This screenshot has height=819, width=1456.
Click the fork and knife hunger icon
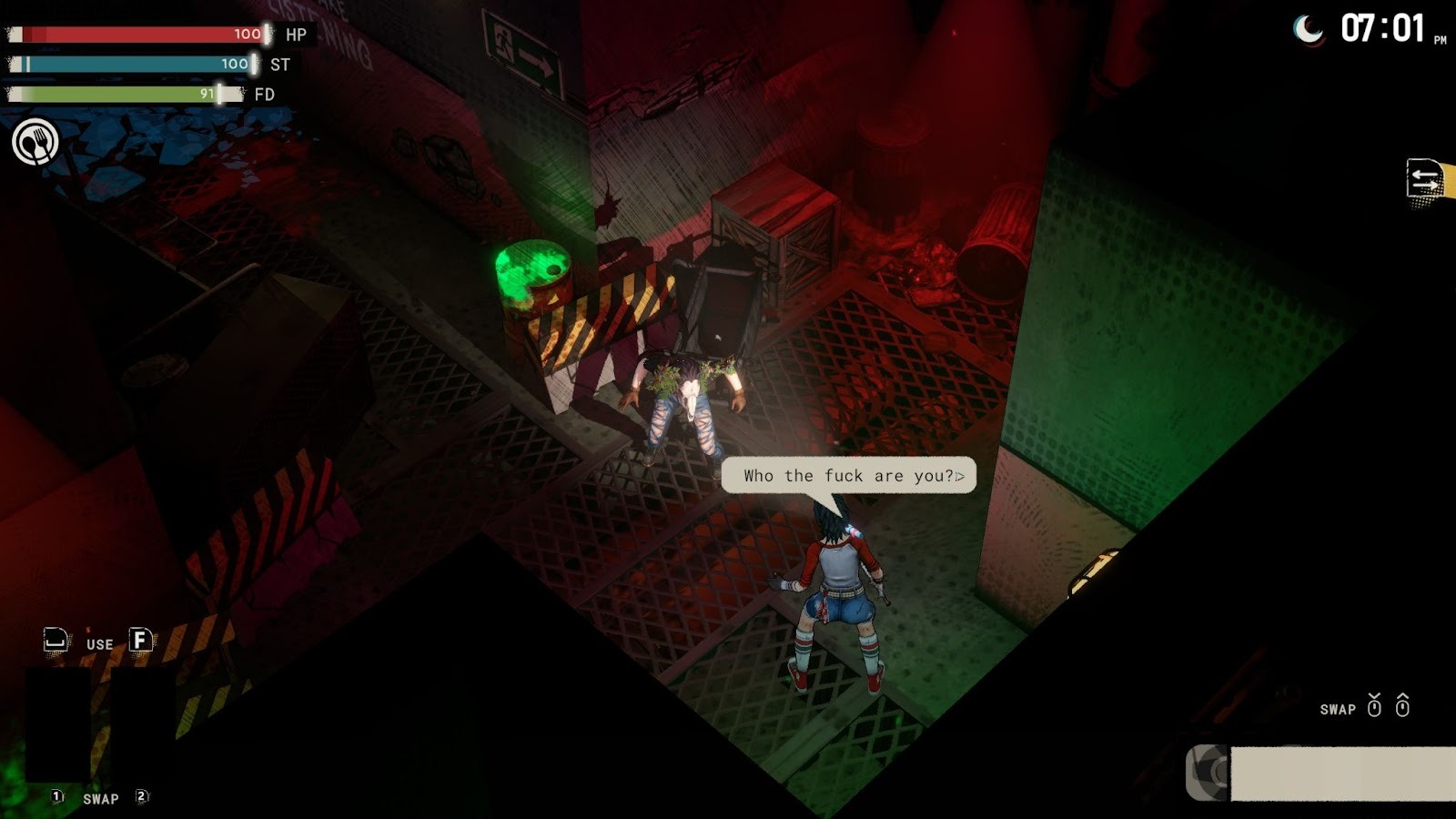point(35,143)
